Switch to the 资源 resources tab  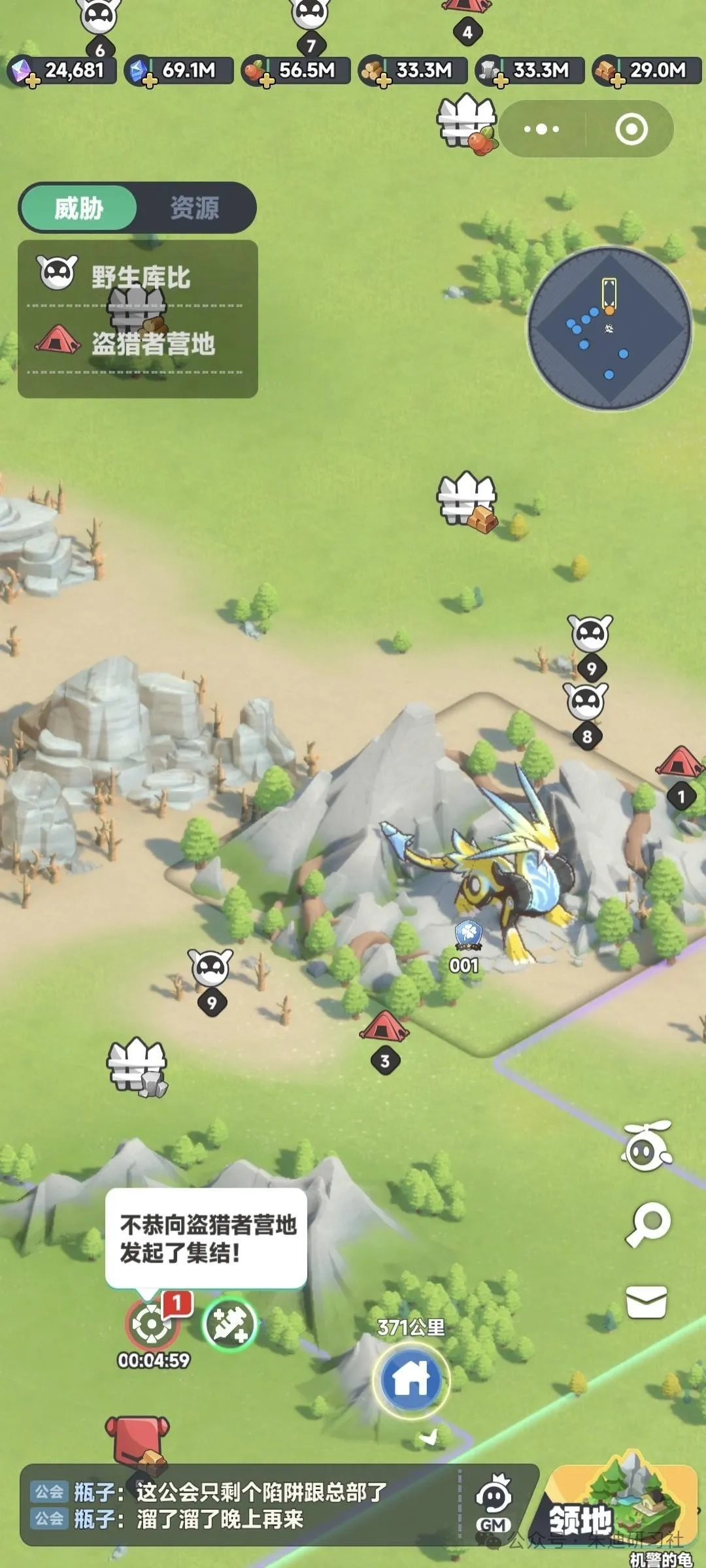click(x=195, y=208)
